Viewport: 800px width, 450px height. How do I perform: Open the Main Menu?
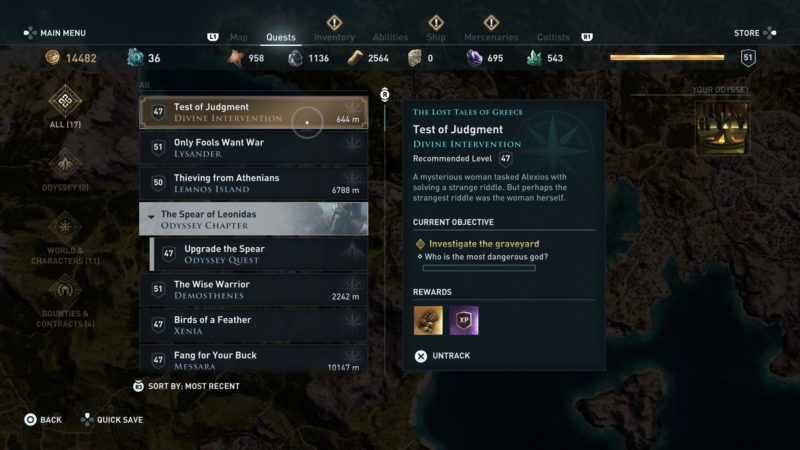click(x=58, y=33)
